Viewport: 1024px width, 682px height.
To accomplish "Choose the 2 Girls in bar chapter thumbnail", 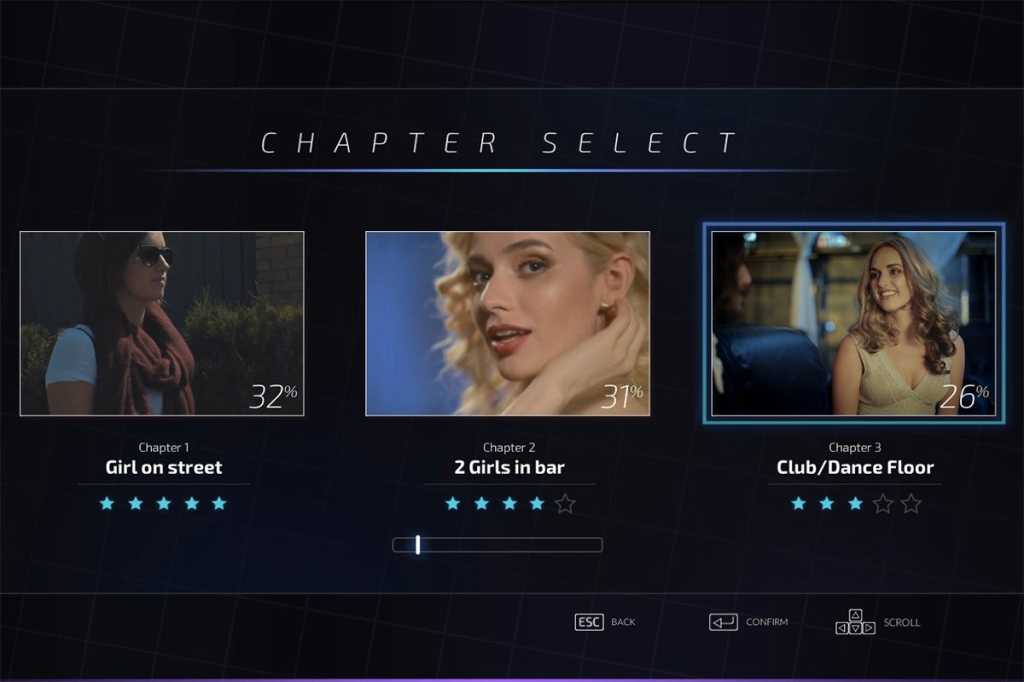I will point(507,323).
